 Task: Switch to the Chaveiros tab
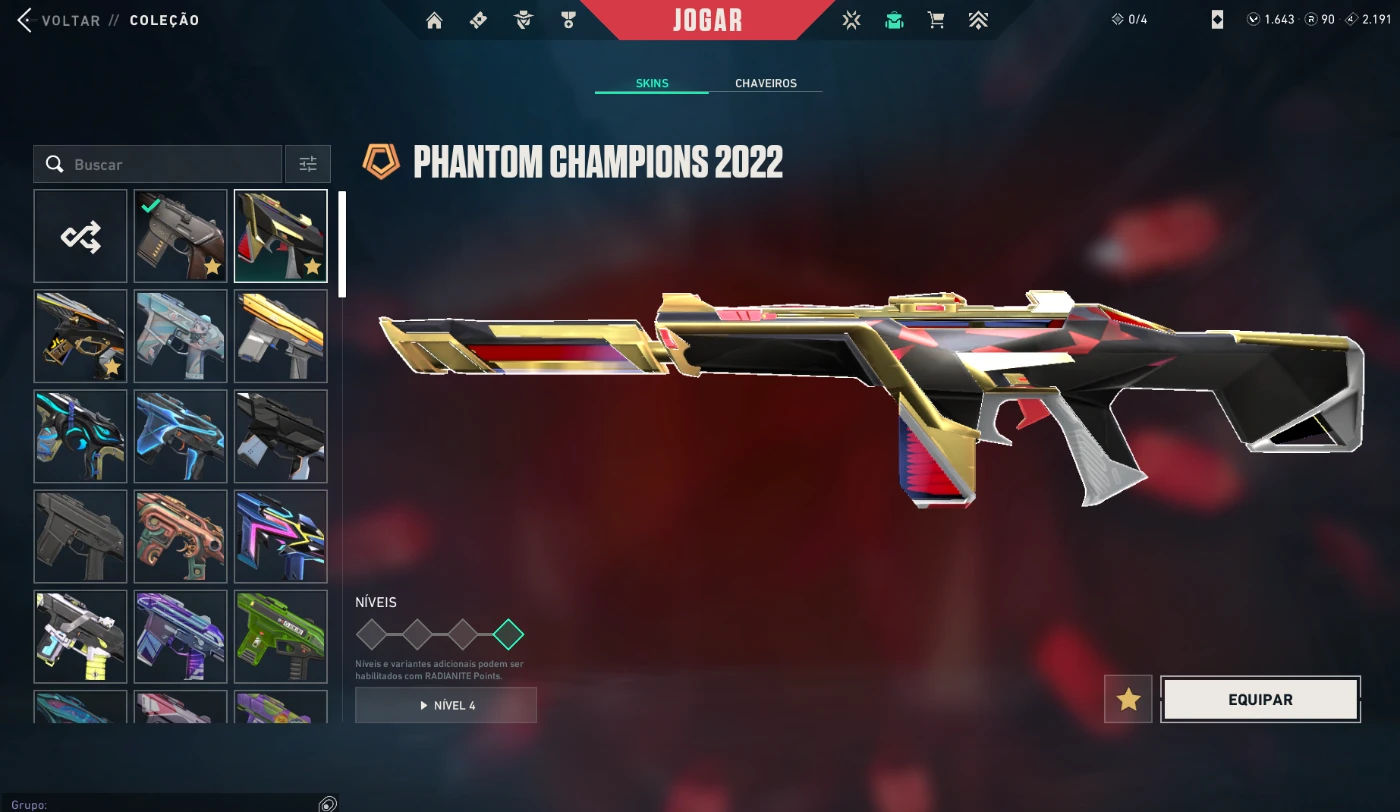coord(766,83)
